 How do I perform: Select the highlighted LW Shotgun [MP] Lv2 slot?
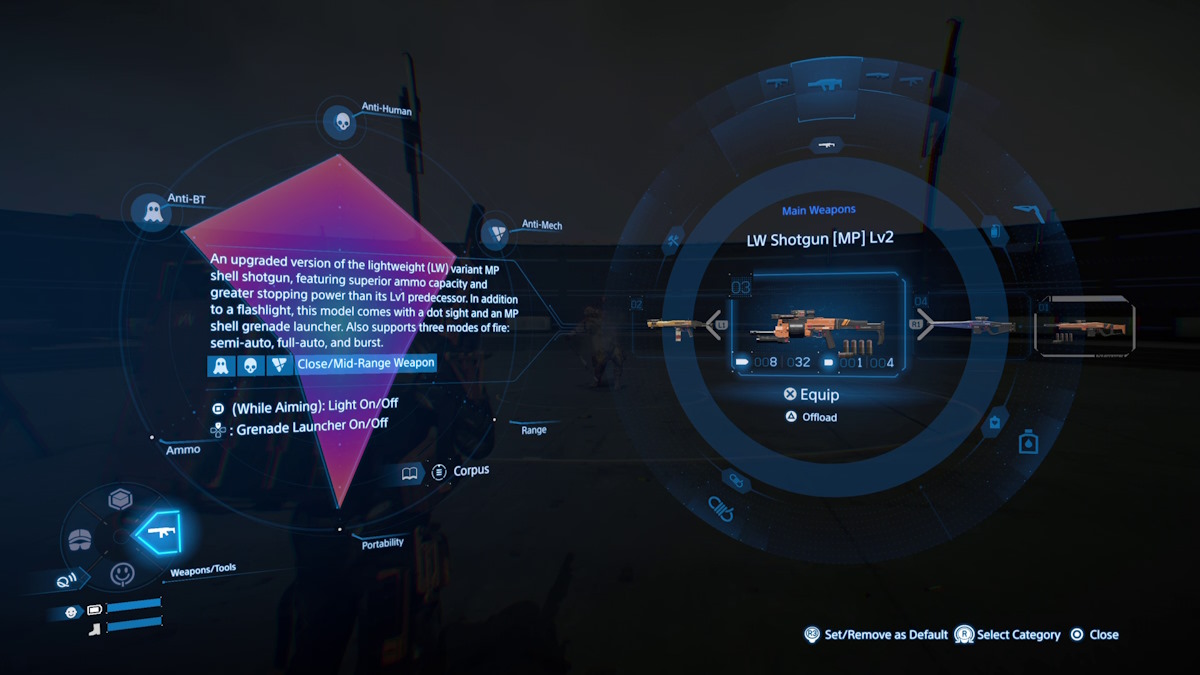click(x=817, y=332)
